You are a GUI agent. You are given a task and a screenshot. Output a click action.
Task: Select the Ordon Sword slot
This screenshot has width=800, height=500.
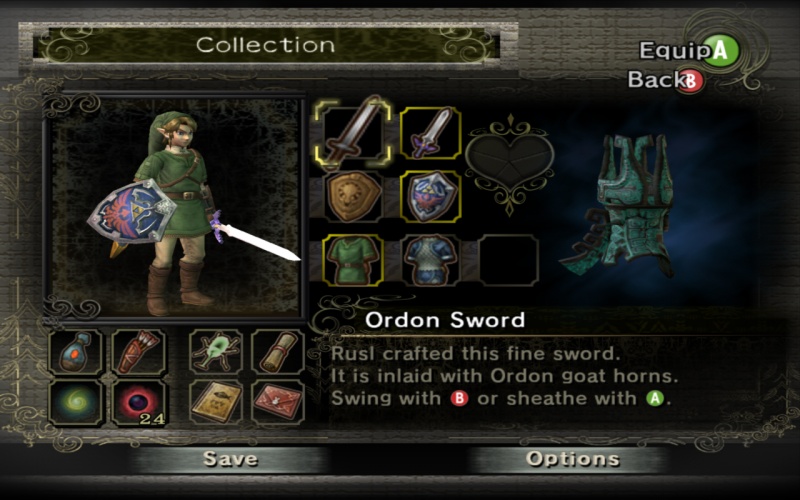353,134
